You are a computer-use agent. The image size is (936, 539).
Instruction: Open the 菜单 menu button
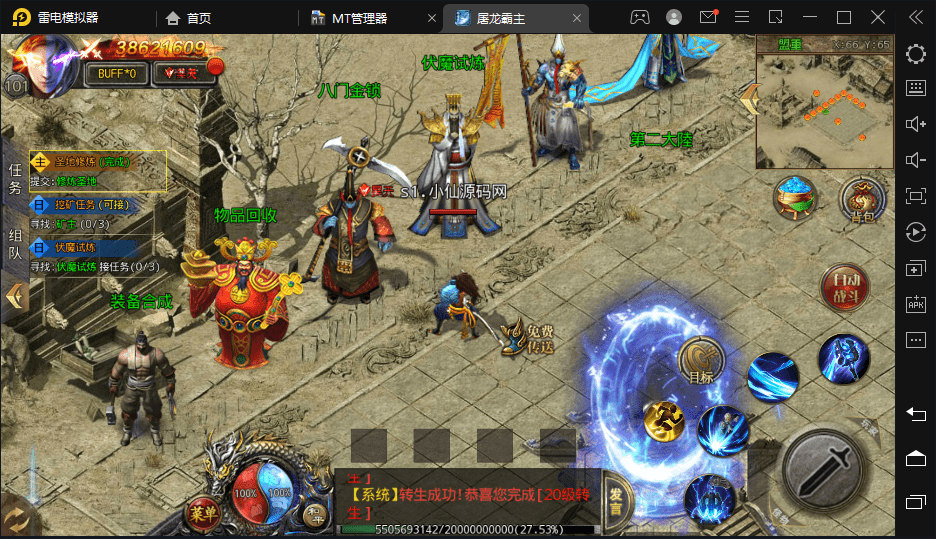pyautogui.click(x=203, y=512)
